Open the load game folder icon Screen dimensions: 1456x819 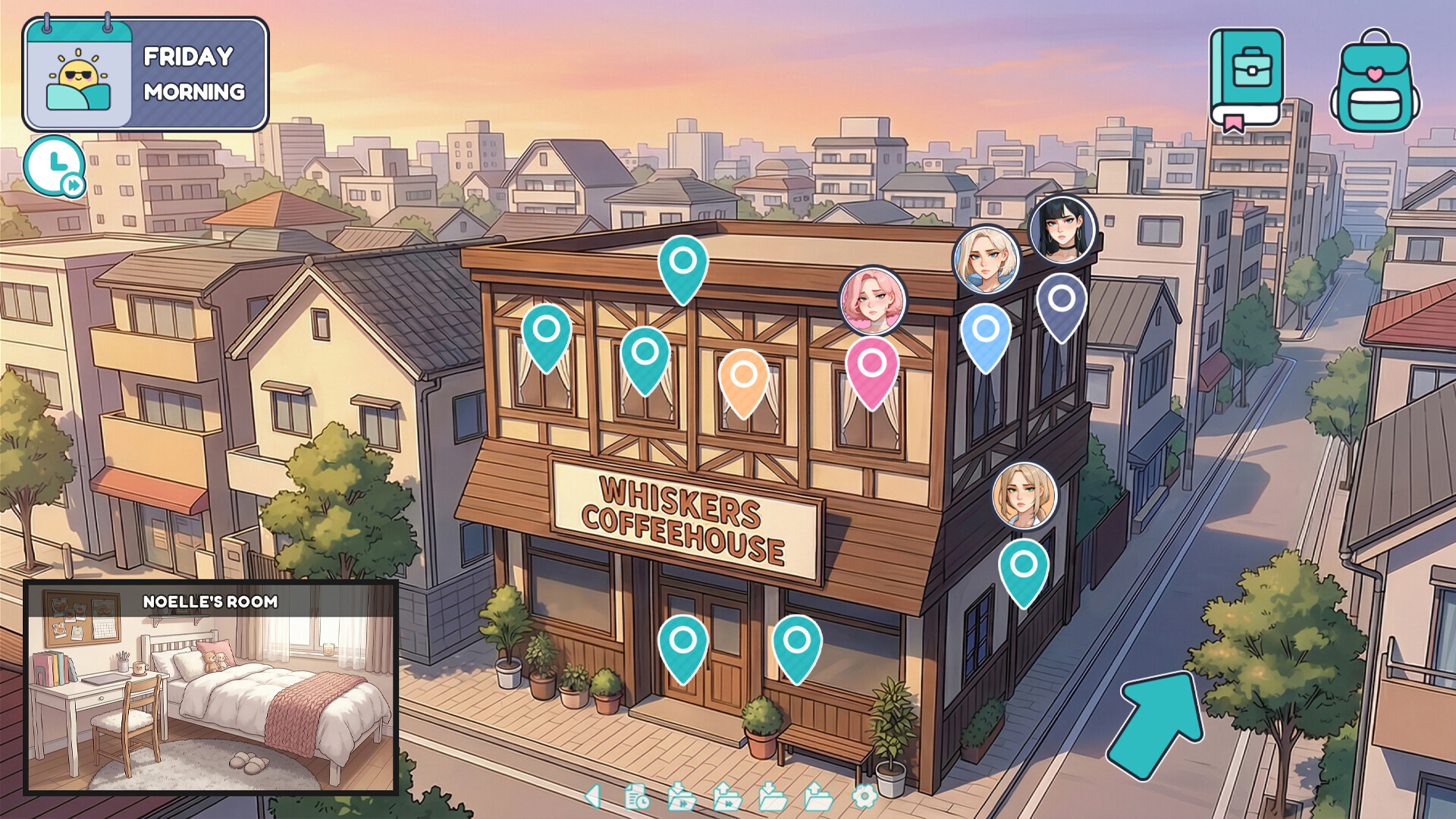point(817,798)
